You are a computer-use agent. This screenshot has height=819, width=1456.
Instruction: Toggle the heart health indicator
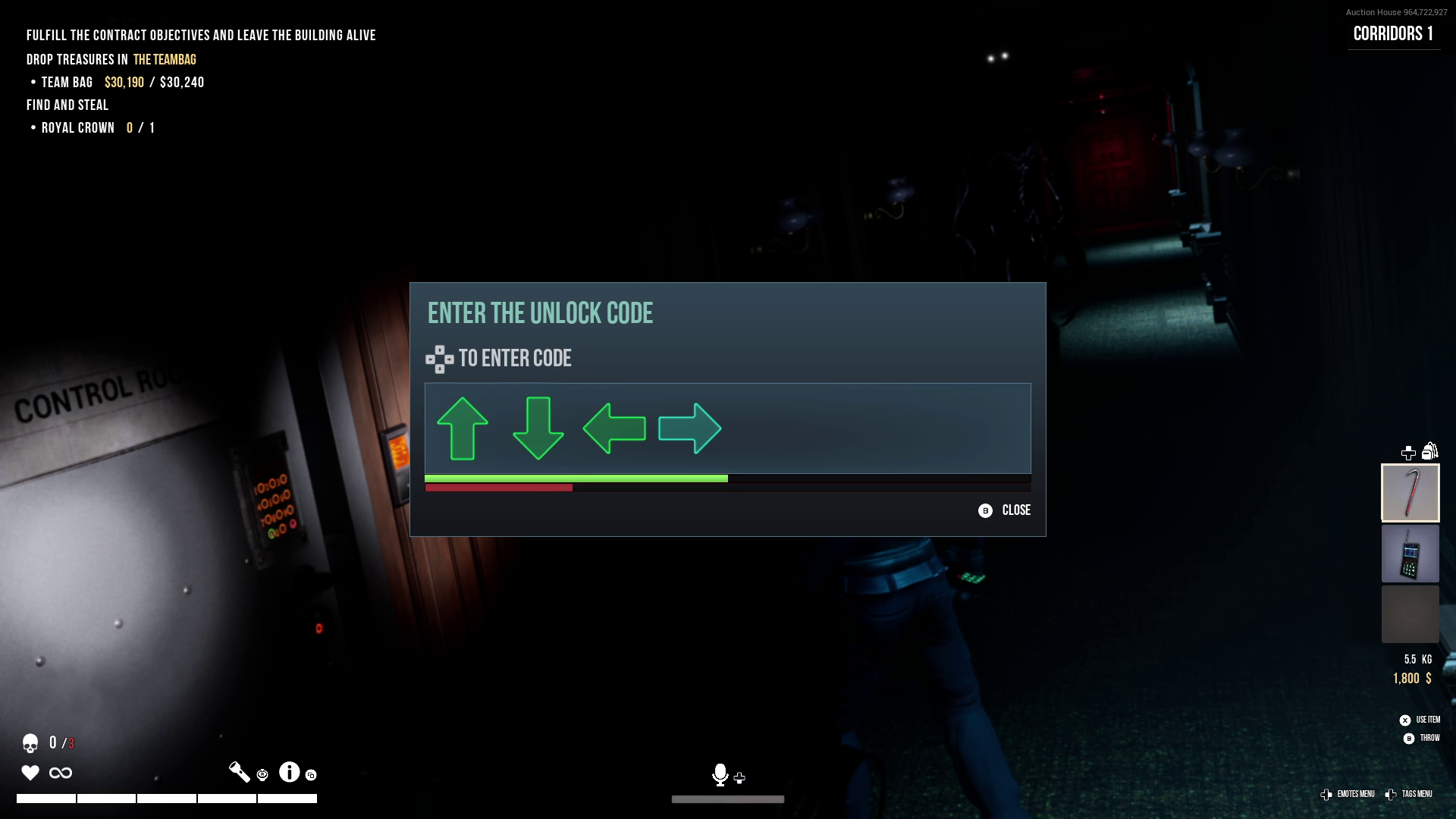tap(30, 773)
